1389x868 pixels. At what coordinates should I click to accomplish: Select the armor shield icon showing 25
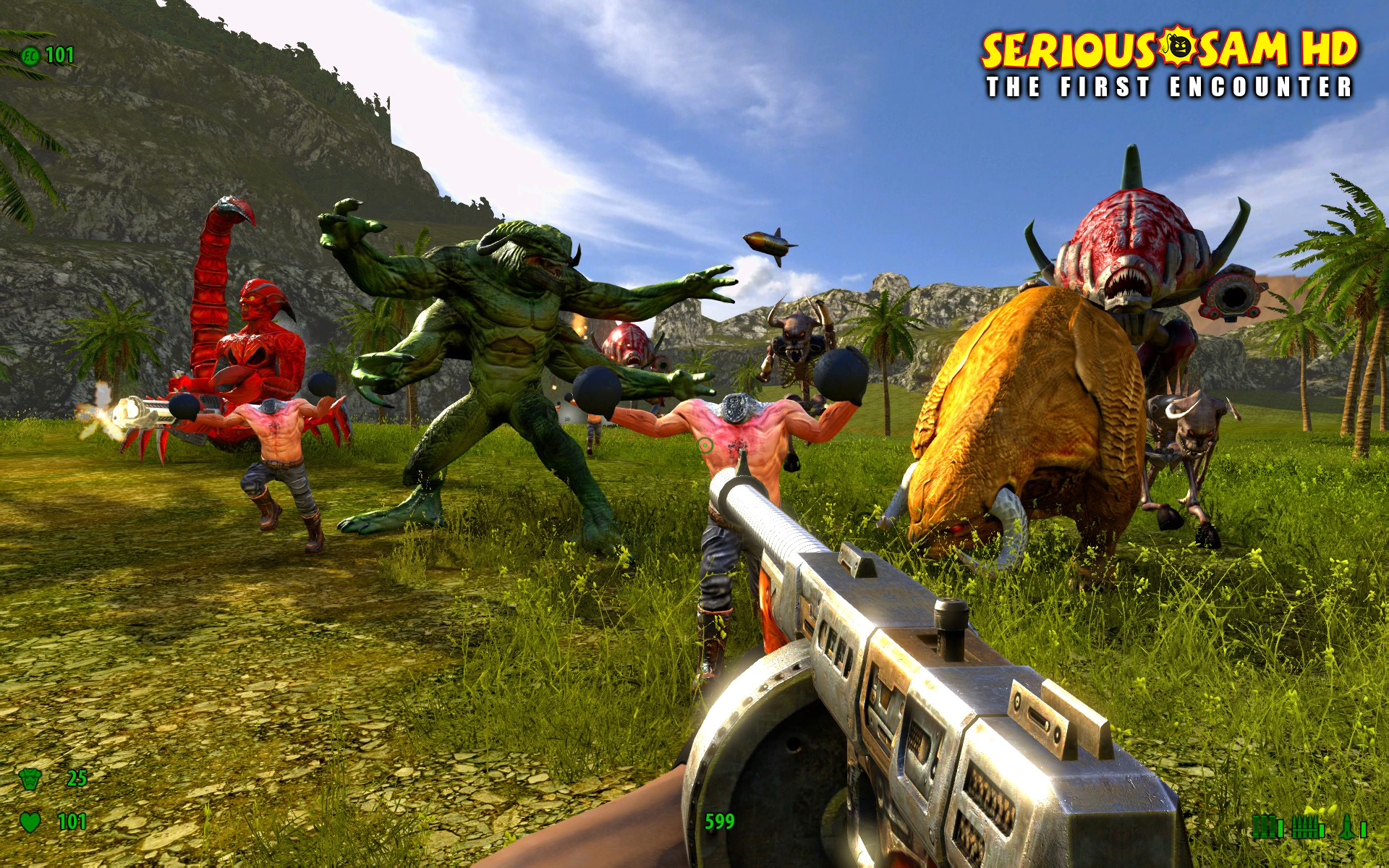(30, 780)
